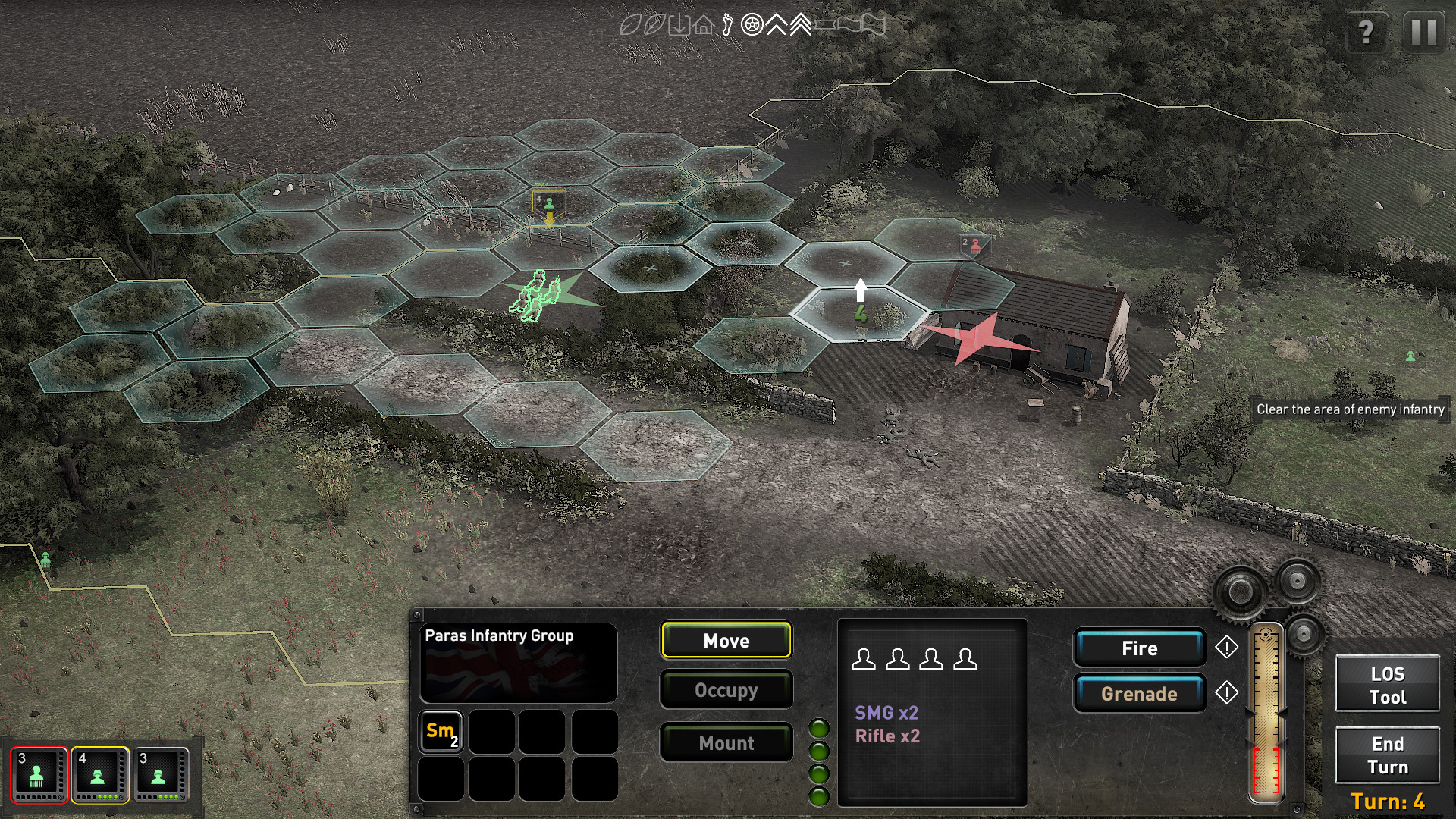The width and height of the screenshot is (1456, 819).
Task: Adjust the morale gauge slider
Action: point(1266,713)
